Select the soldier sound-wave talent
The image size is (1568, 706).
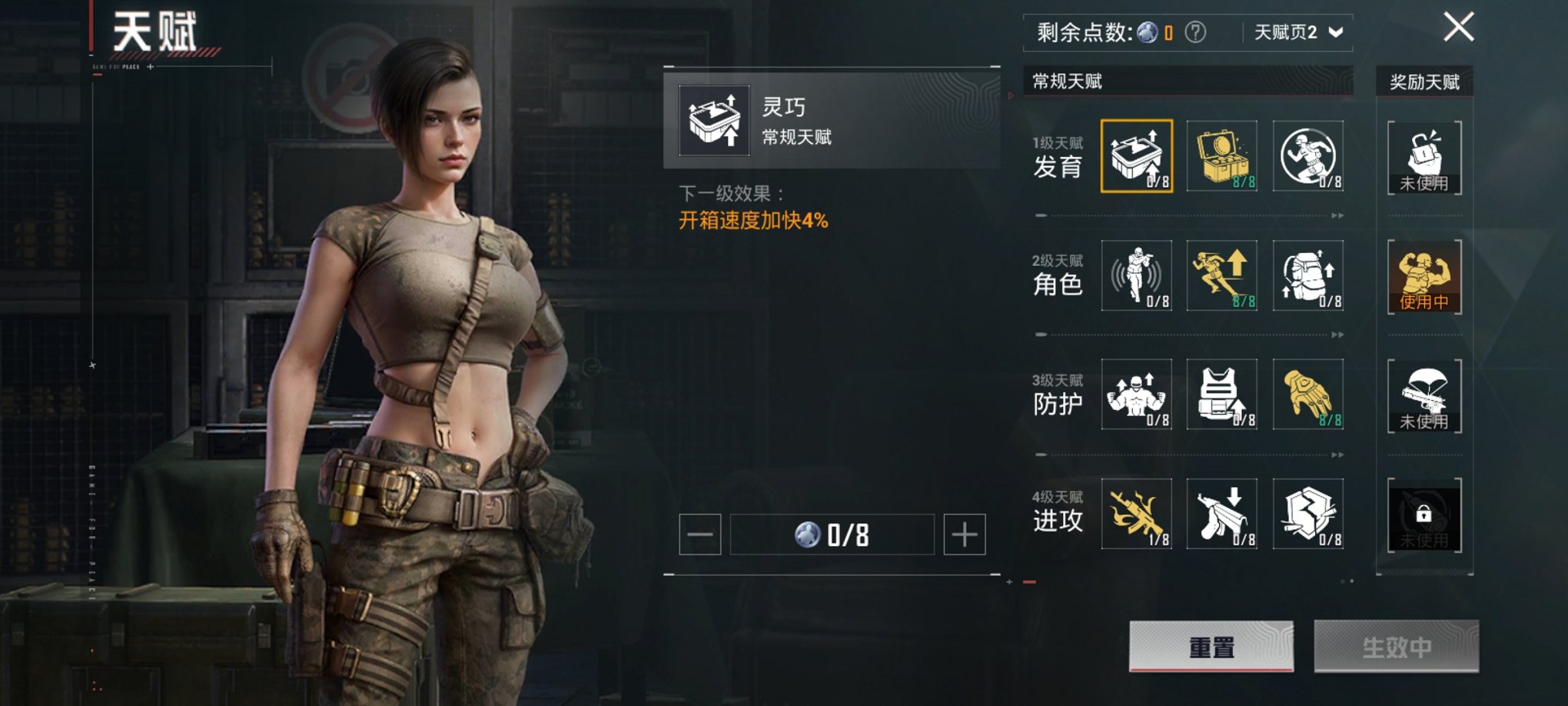tap(1136, 275)
